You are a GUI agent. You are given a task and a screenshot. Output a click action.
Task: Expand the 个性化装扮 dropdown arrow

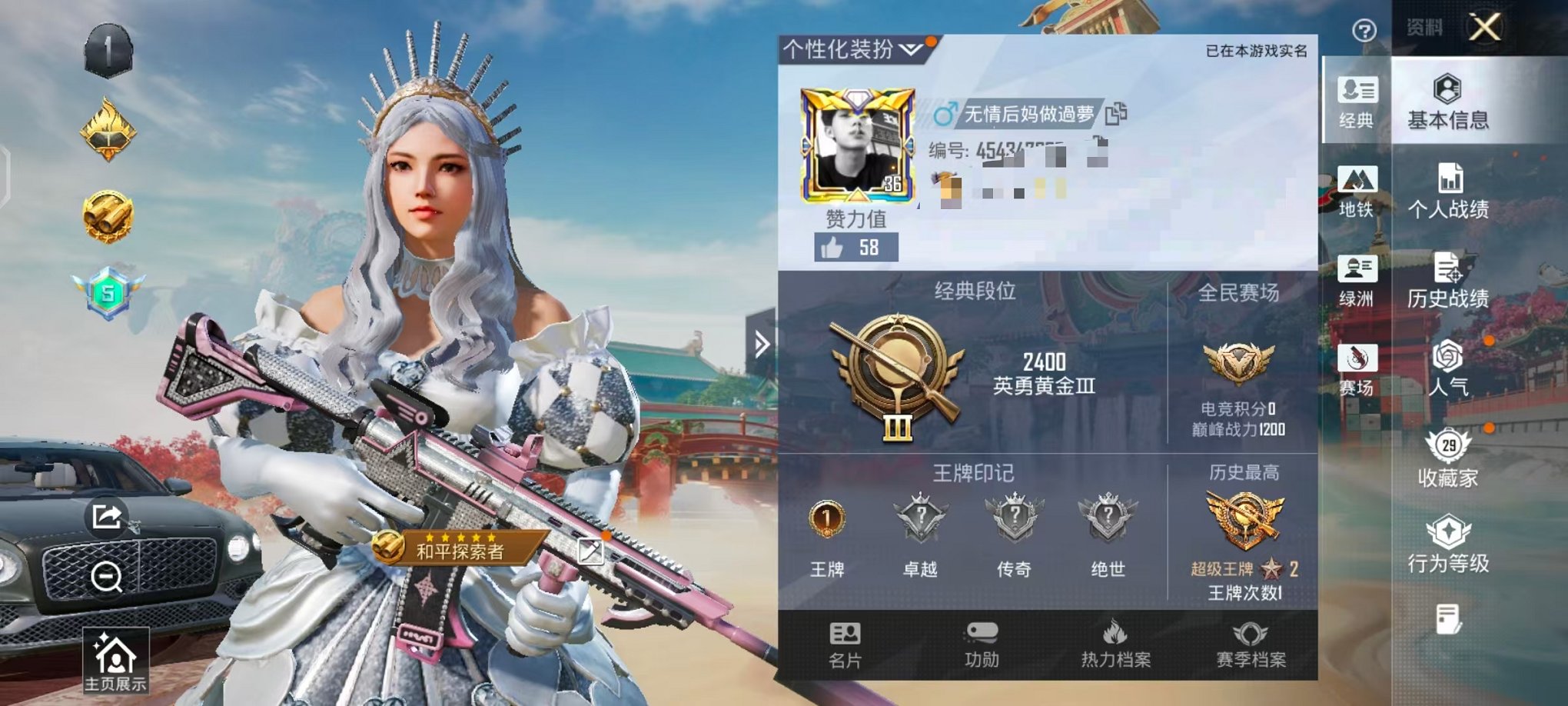(910, 48)
